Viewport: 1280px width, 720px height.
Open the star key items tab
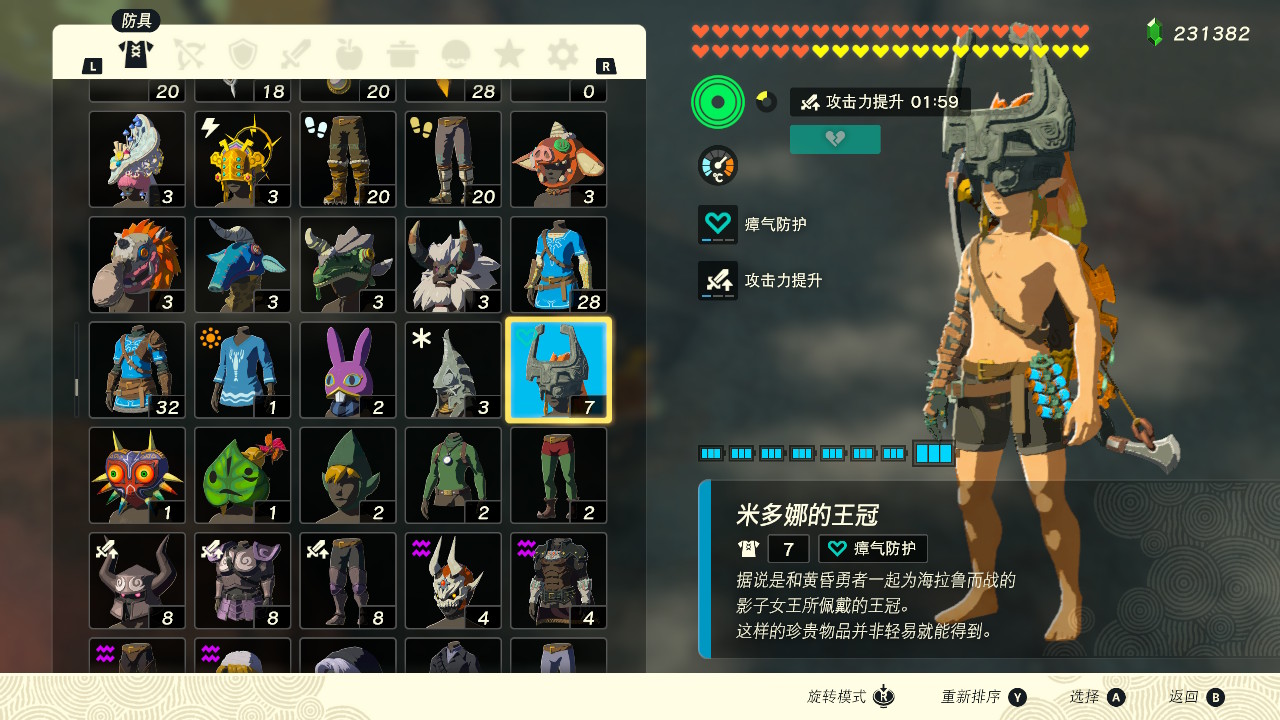[x=509, y=53]
